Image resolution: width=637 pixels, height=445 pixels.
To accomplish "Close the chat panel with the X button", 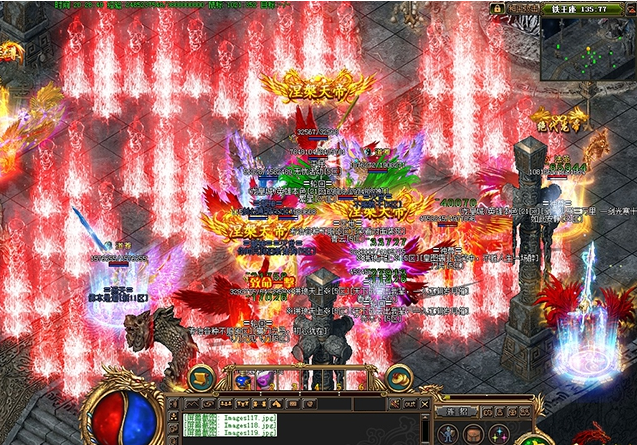I will coord(425,403).
